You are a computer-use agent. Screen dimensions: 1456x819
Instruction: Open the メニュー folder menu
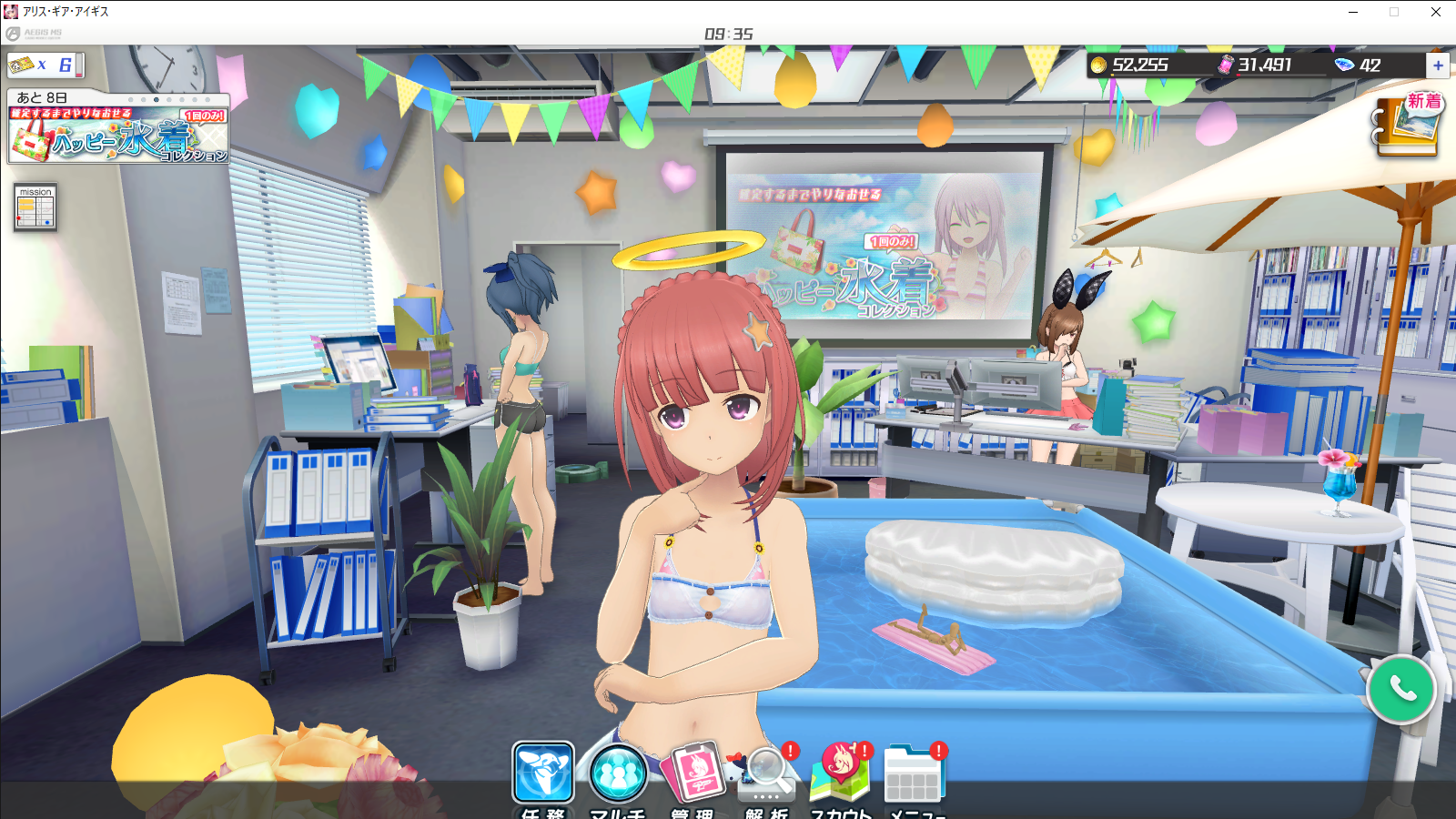click(x=915, y=775)
